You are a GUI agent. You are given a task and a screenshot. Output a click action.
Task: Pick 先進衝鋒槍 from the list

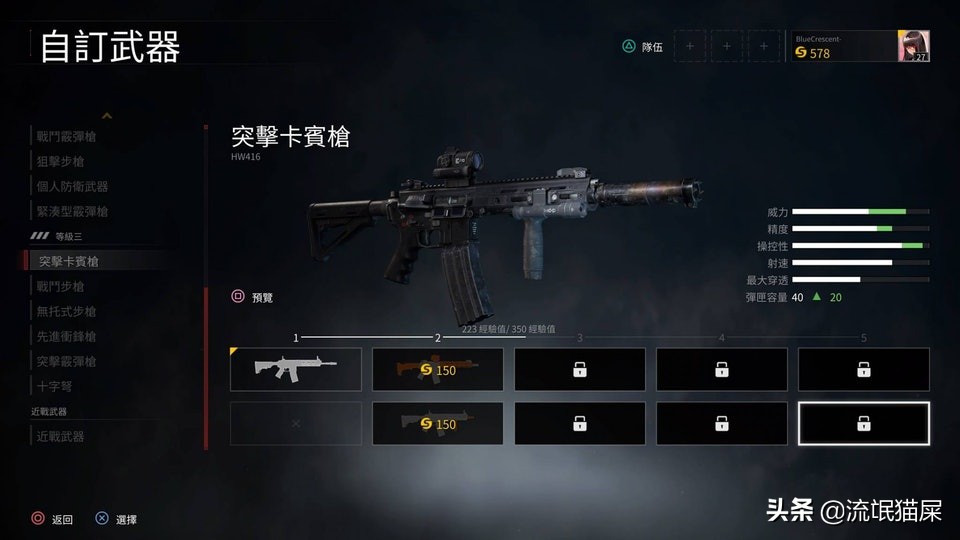(66, 336)
